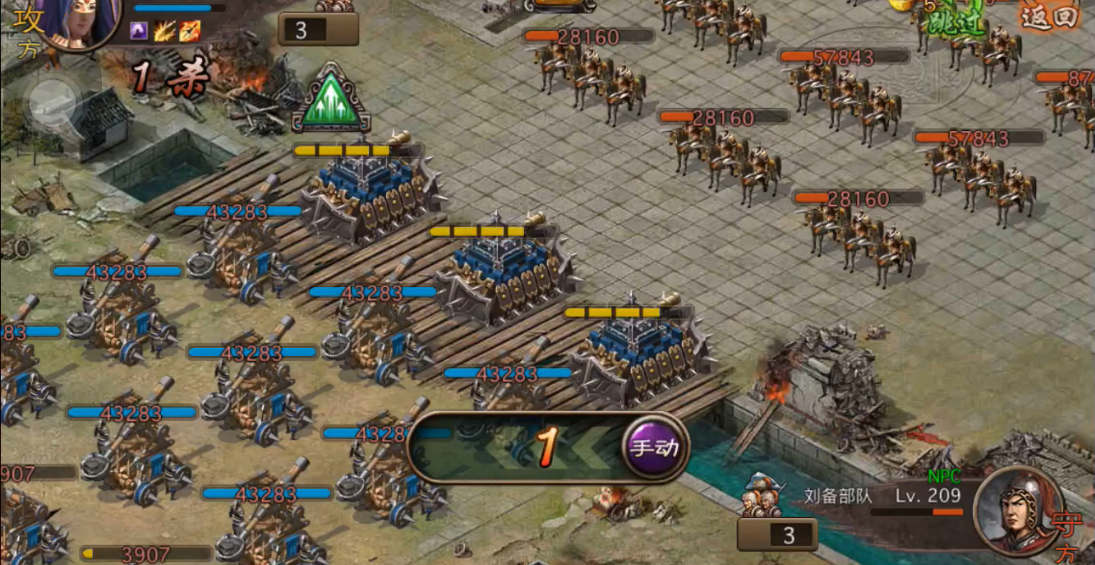Toggle the purple 手动 manual control button
The height and width of the screenshot is (565, 1095).
coord(657,447)
